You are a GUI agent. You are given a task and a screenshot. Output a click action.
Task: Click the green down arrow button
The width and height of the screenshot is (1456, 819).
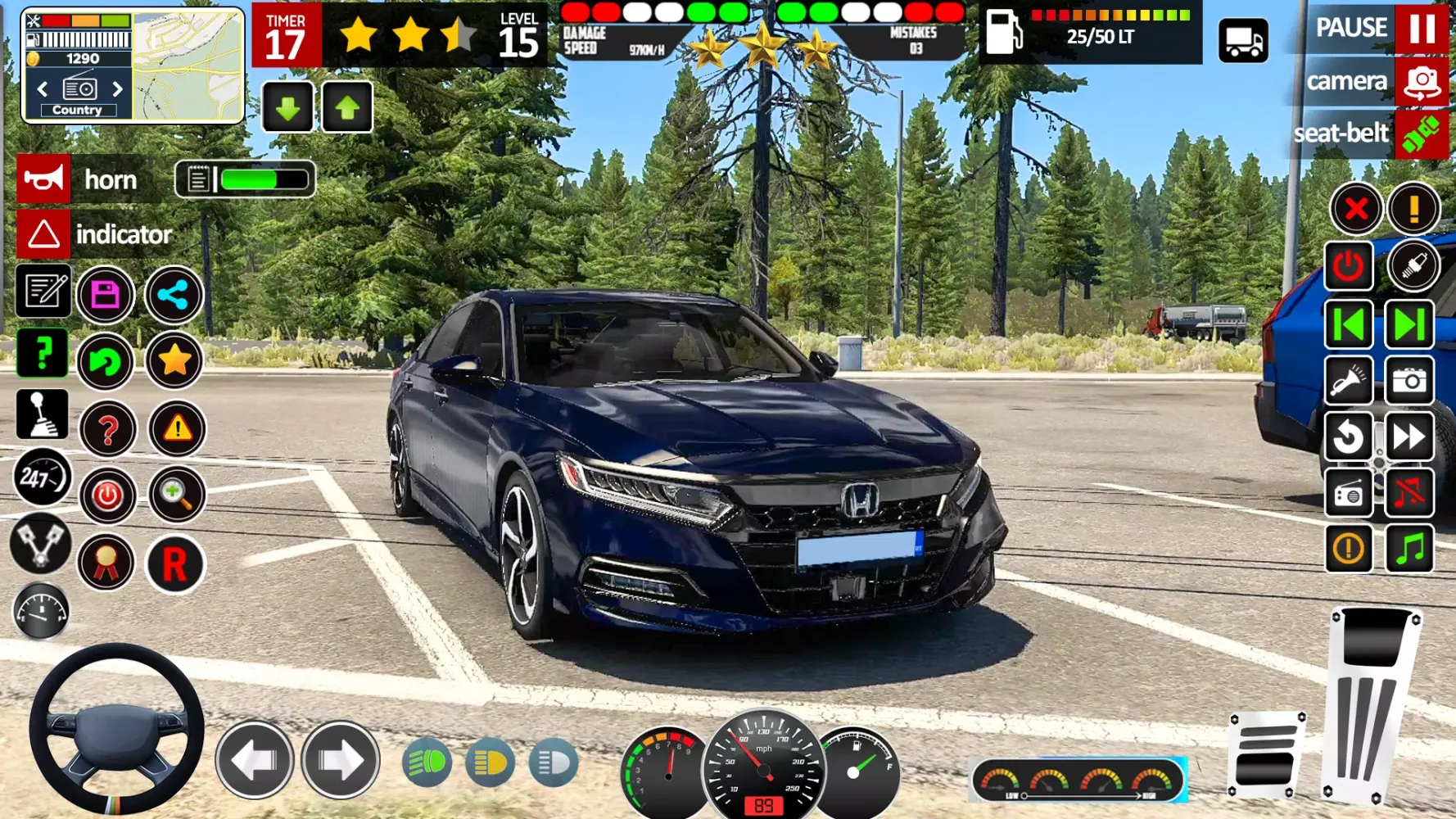287,107
